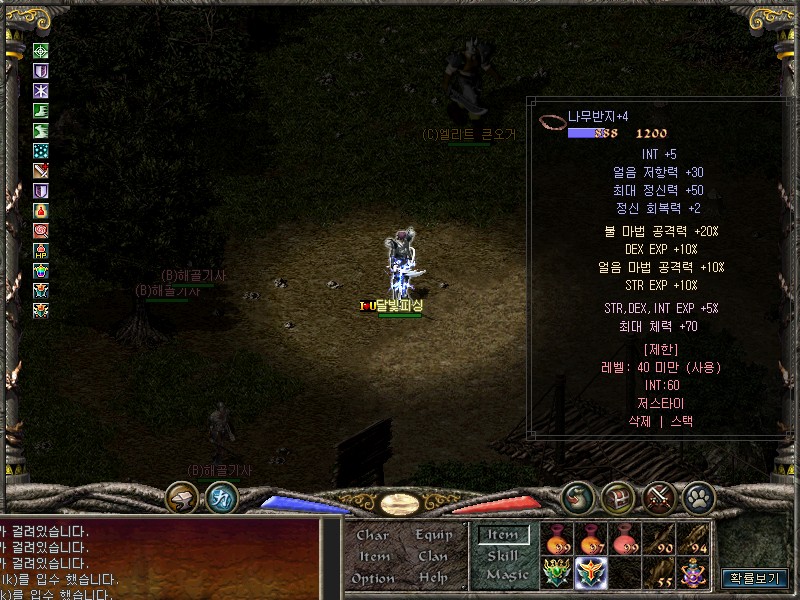Open the Clan menu
800x600 pixels.
(433, 556)
